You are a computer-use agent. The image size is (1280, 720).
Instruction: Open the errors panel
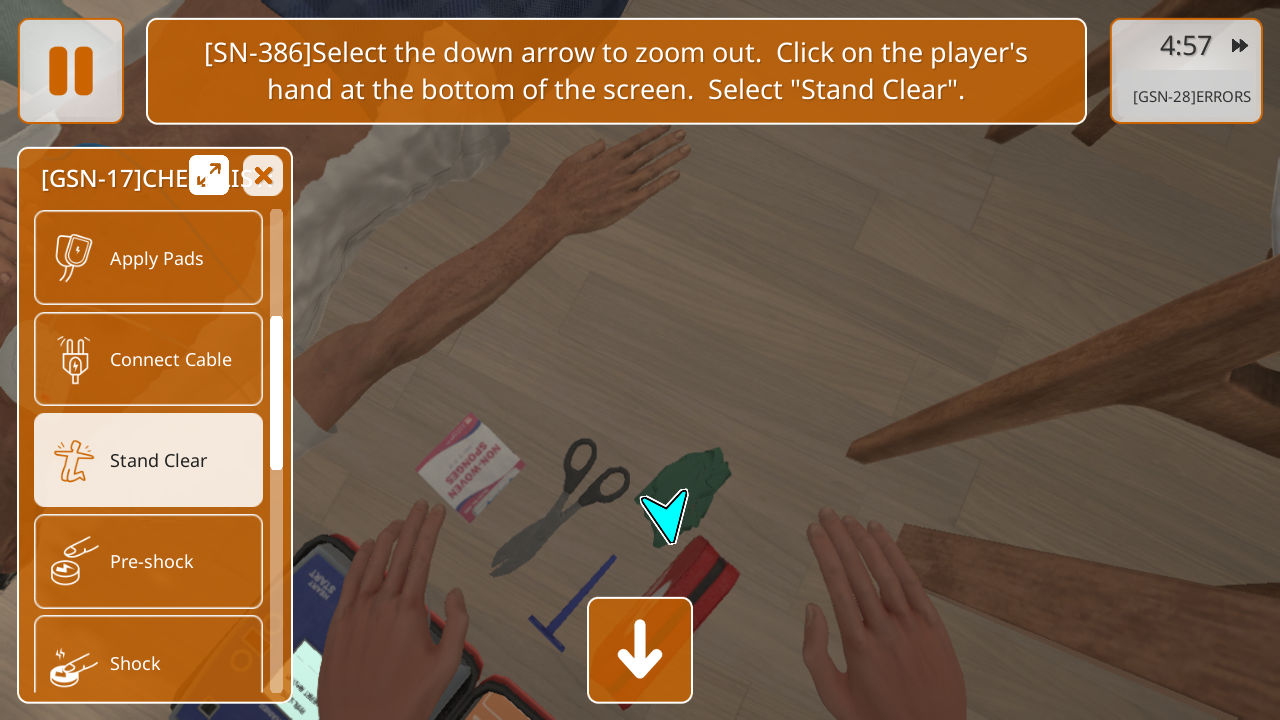point(1191,97)
